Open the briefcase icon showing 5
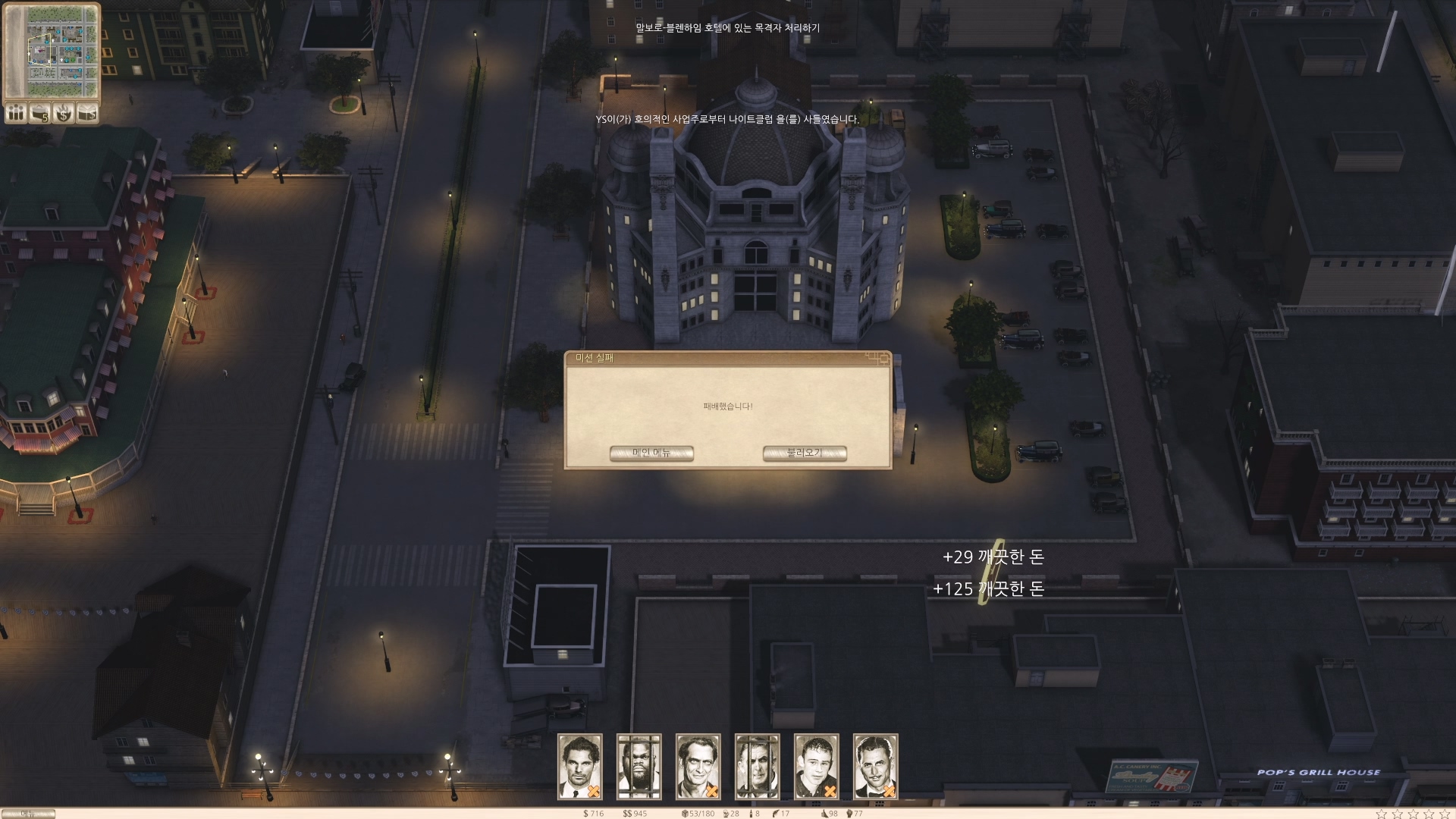 click(39, 114)
